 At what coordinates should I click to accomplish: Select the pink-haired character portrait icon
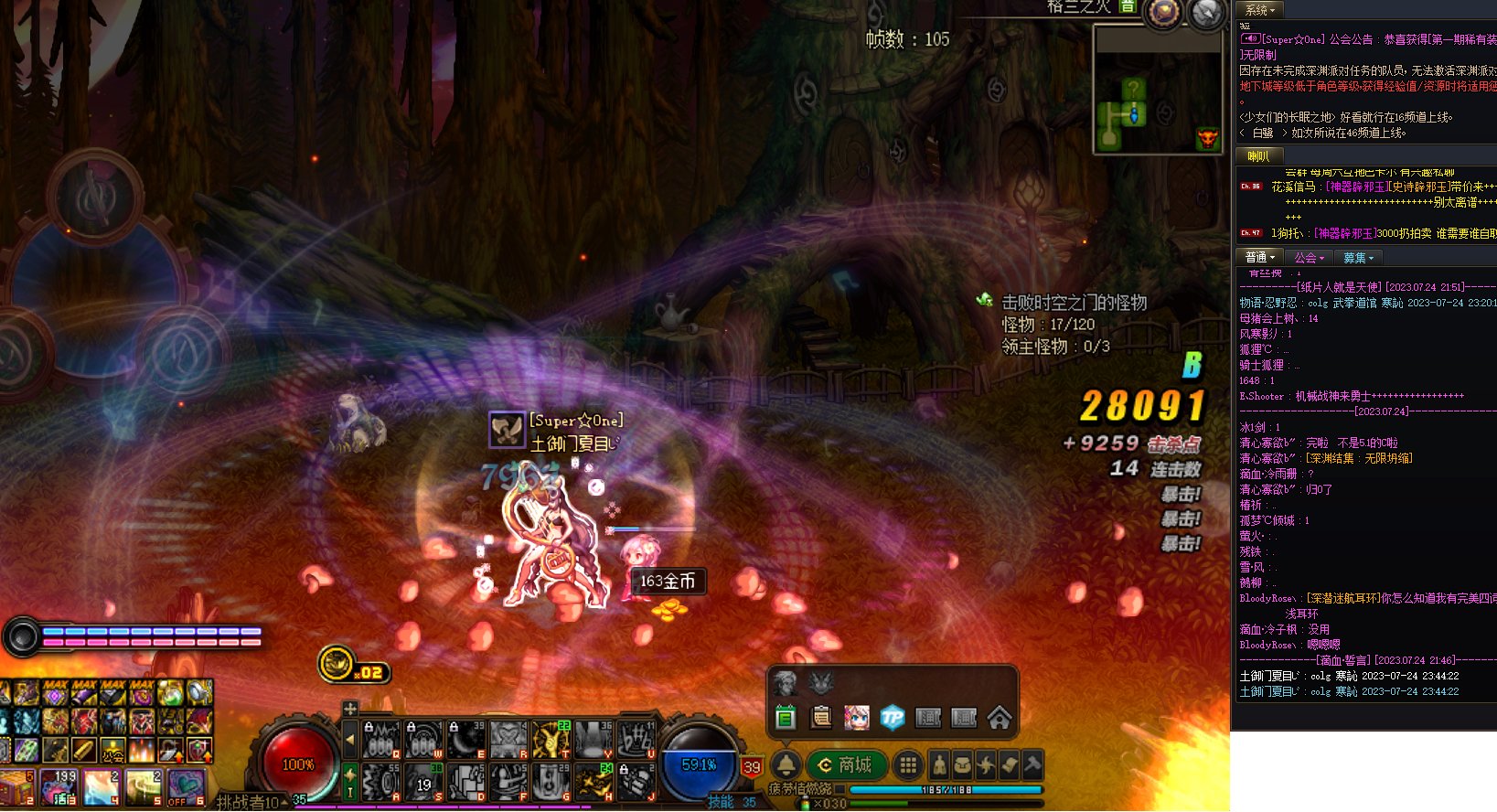pos(857,718)
